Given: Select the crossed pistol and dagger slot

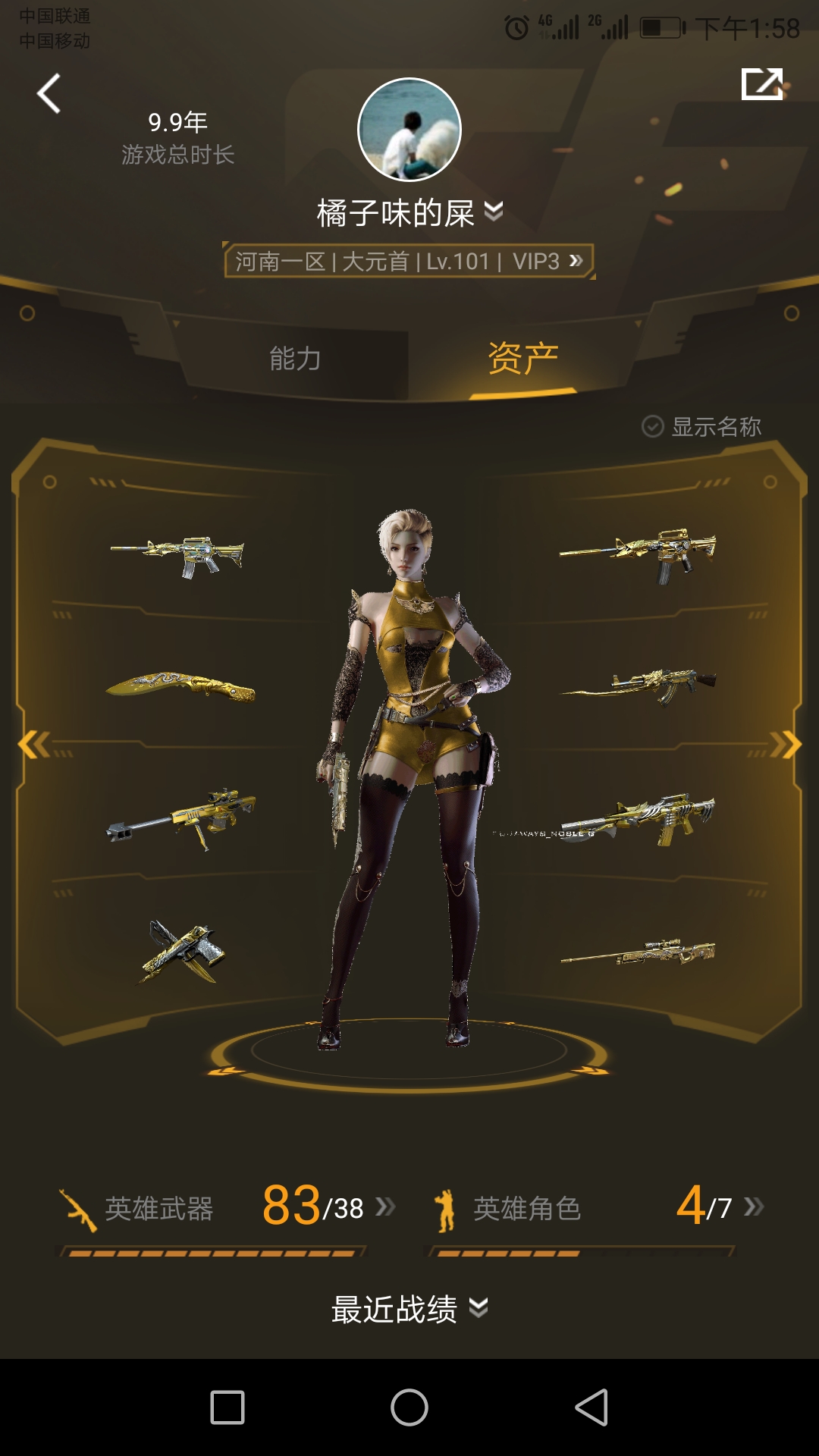Looking at the screenshot, I should click(x=182, y=952).
